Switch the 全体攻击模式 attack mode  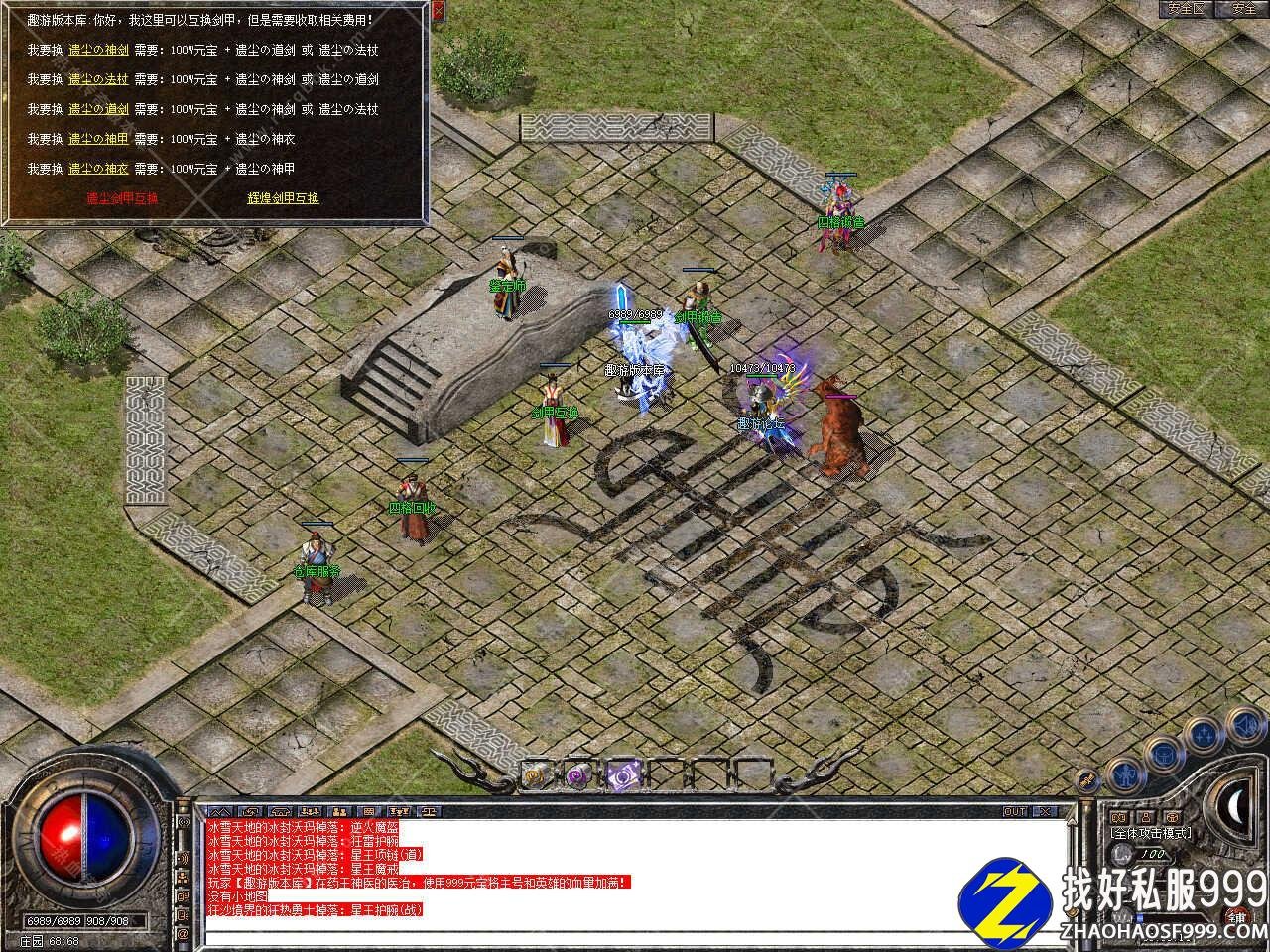1151,834
